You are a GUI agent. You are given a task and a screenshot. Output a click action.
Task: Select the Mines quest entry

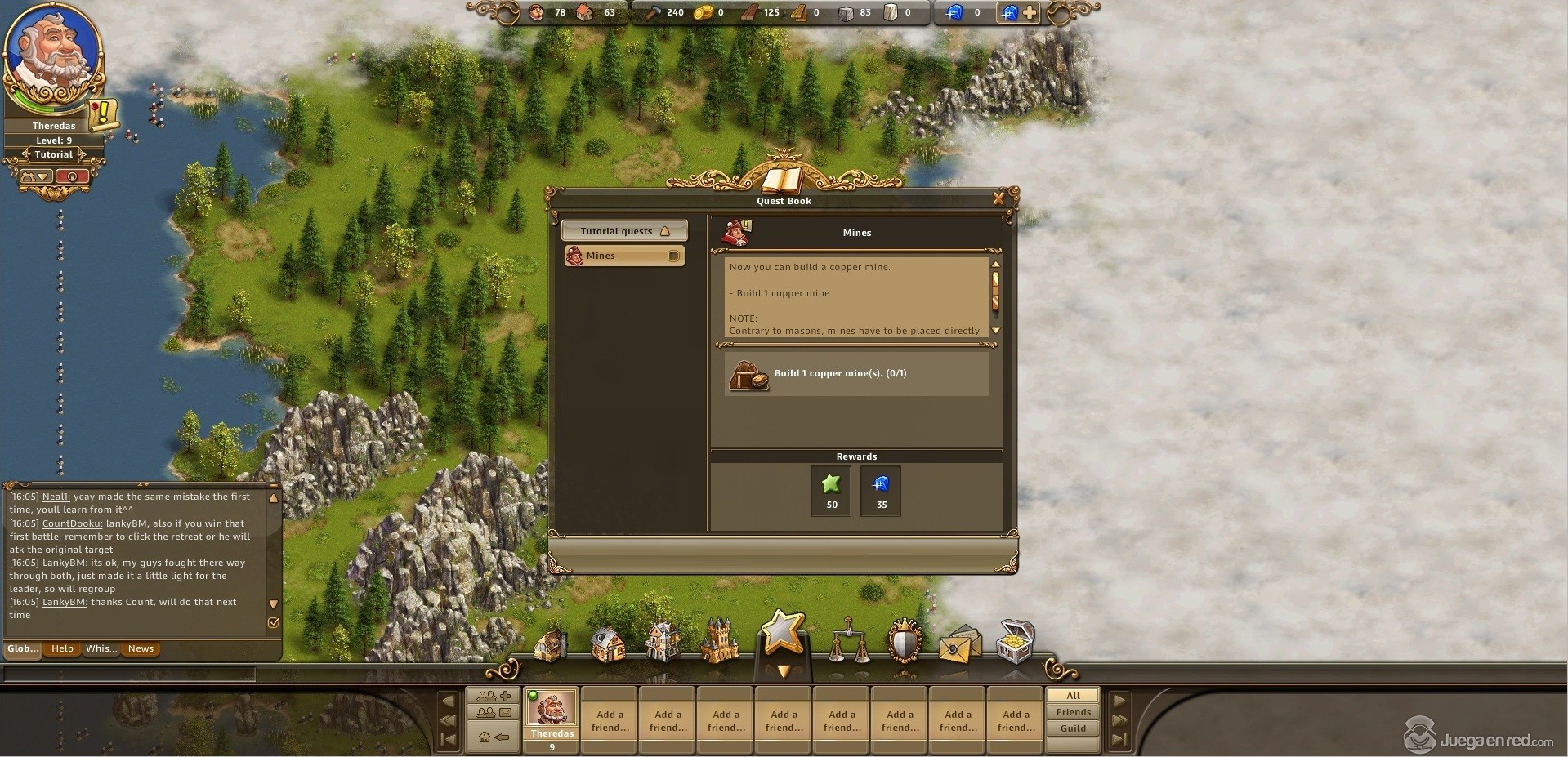click(x=623, y=256)
